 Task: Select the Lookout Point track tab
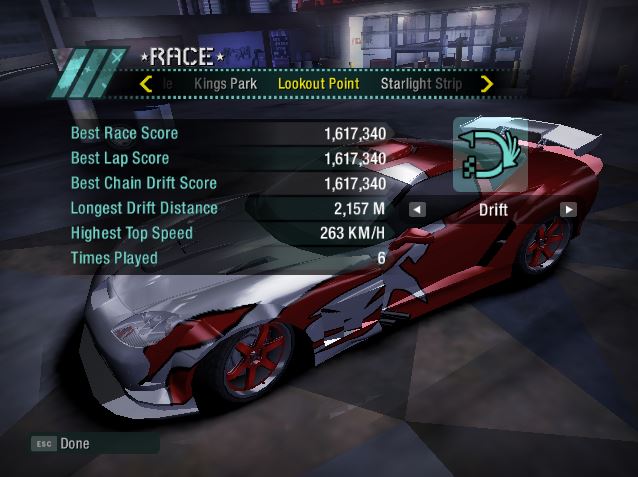pyautogui.click(x=318, y=84)
